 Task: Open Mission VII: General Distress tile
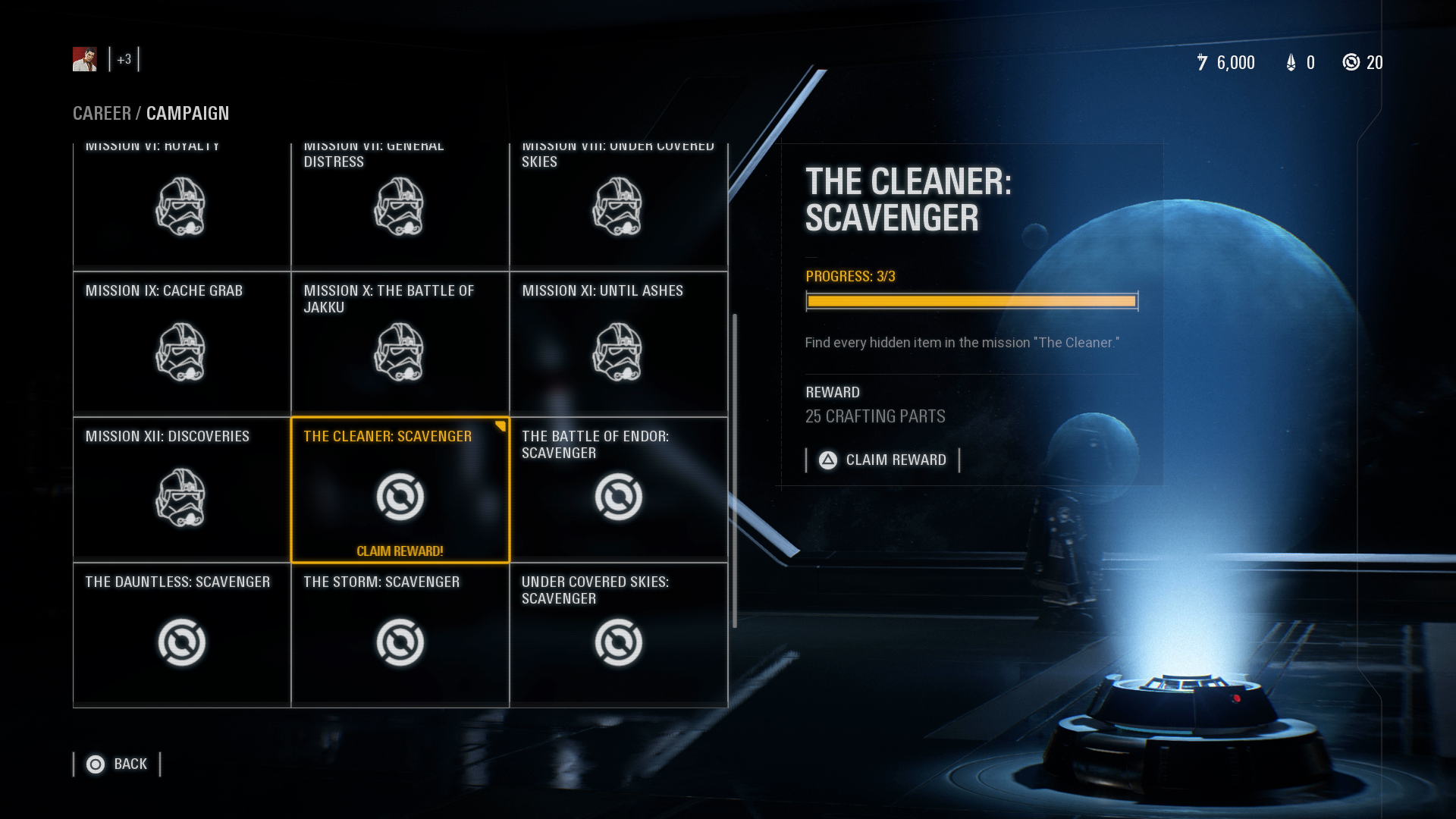point(400,206)
